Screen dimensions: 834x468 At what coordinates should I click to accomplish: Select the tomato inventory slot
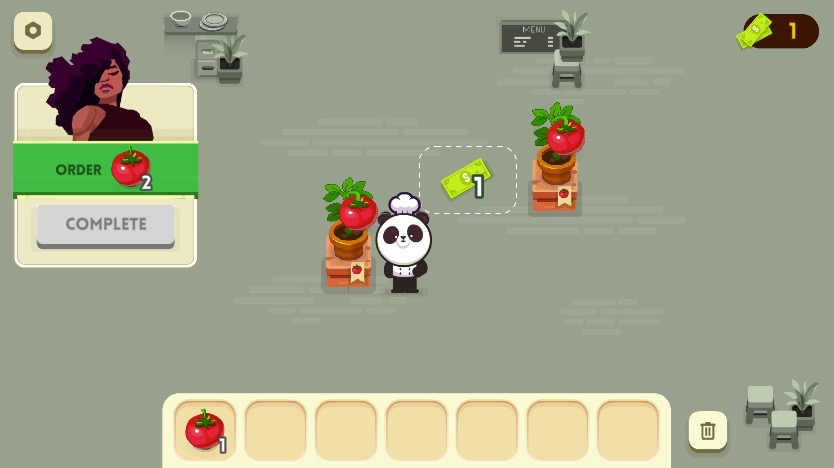tap(205, 430)
